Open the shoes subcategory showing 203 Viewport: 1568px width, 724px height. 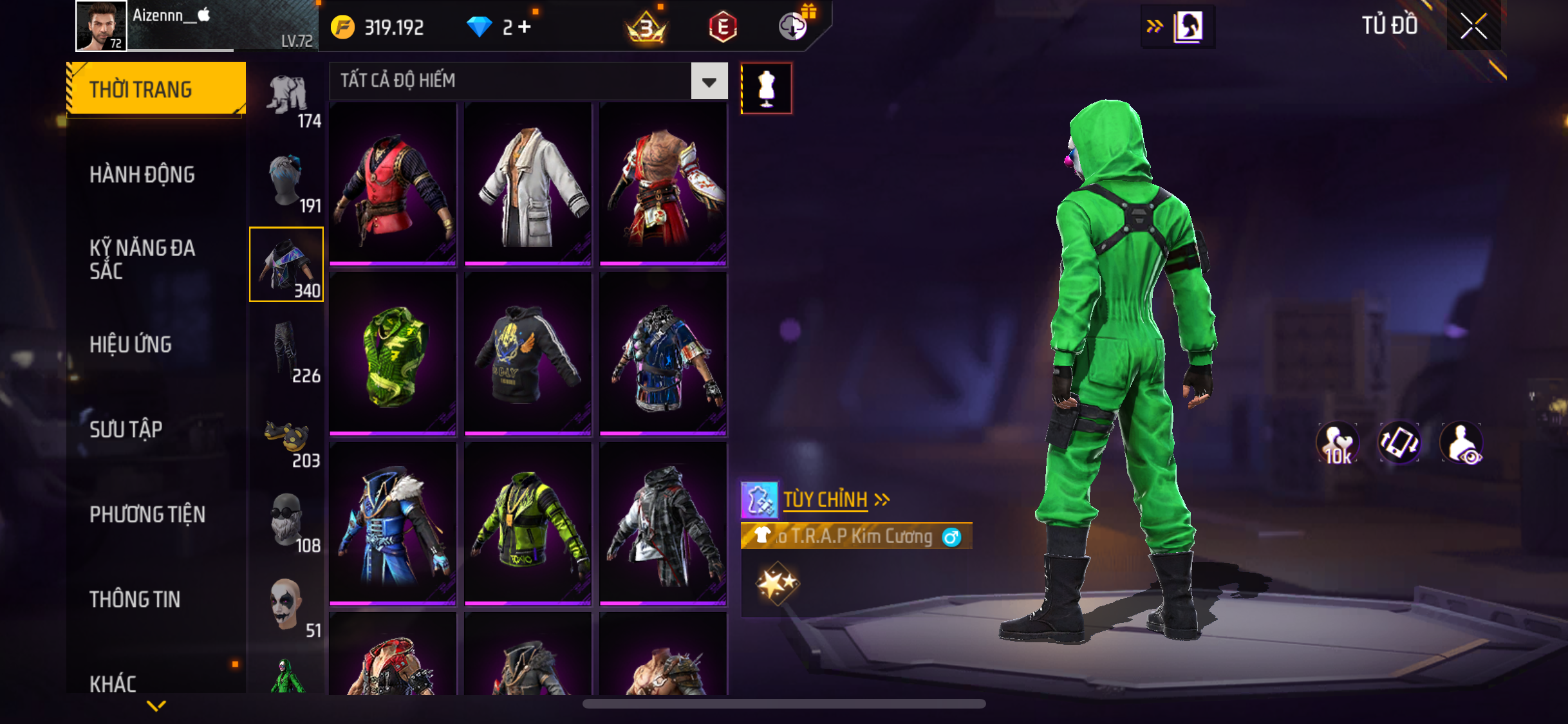coord(287,438)
